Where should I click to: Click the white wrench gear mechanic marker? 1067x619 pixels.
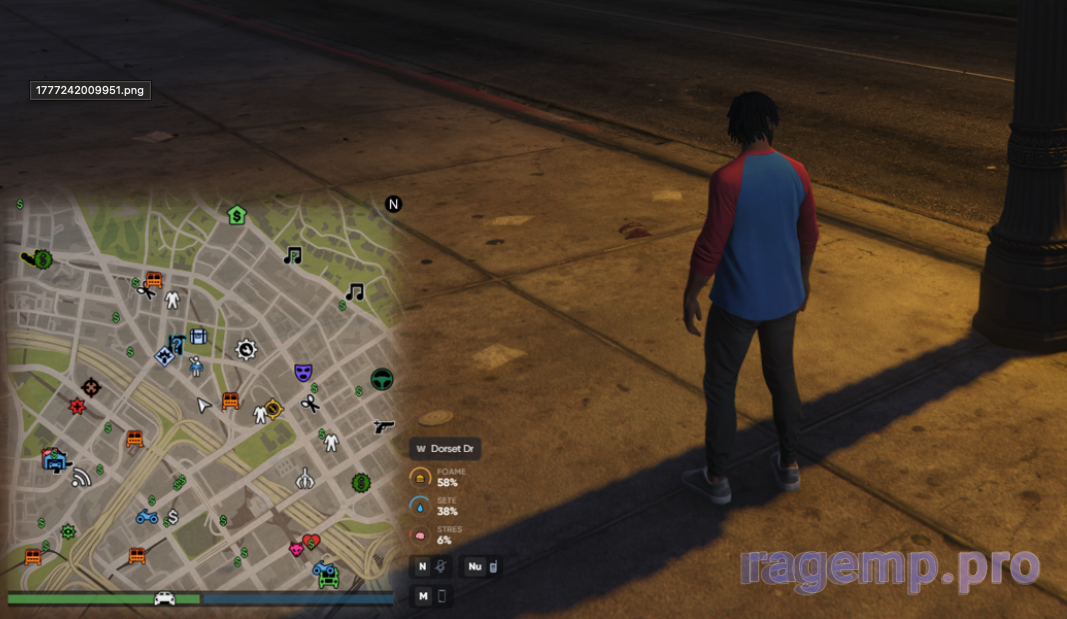tap(246, 349)
